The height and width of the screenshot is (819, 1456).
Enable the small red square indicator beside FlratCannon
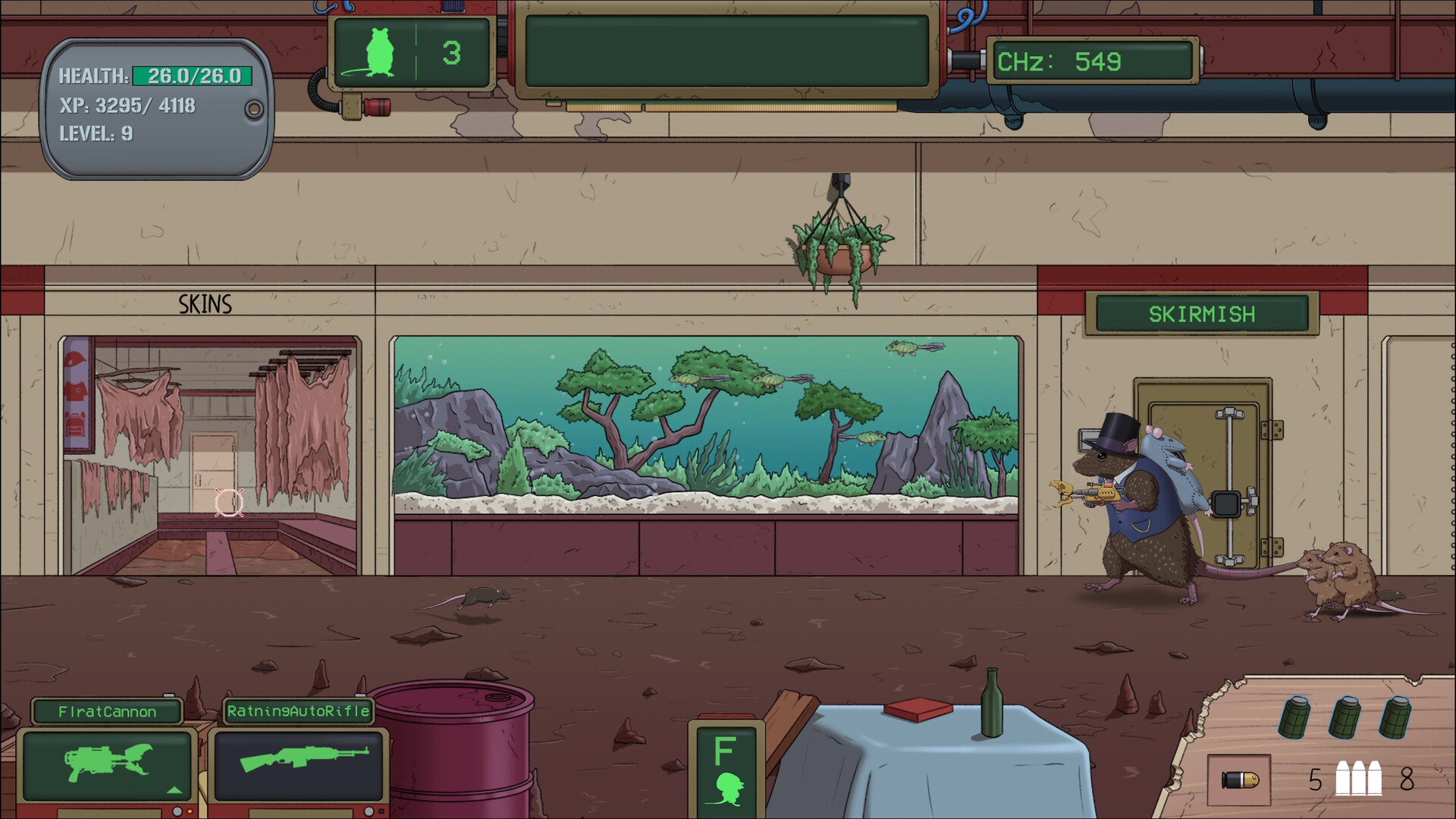190,811
